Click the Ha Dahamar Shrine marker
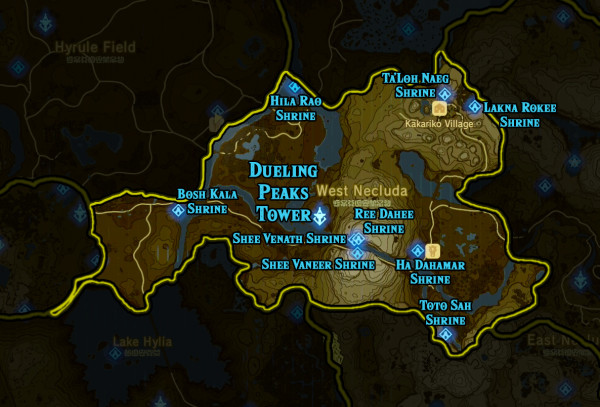This screenshot has height=407, width=600. [x=416, y=250]
